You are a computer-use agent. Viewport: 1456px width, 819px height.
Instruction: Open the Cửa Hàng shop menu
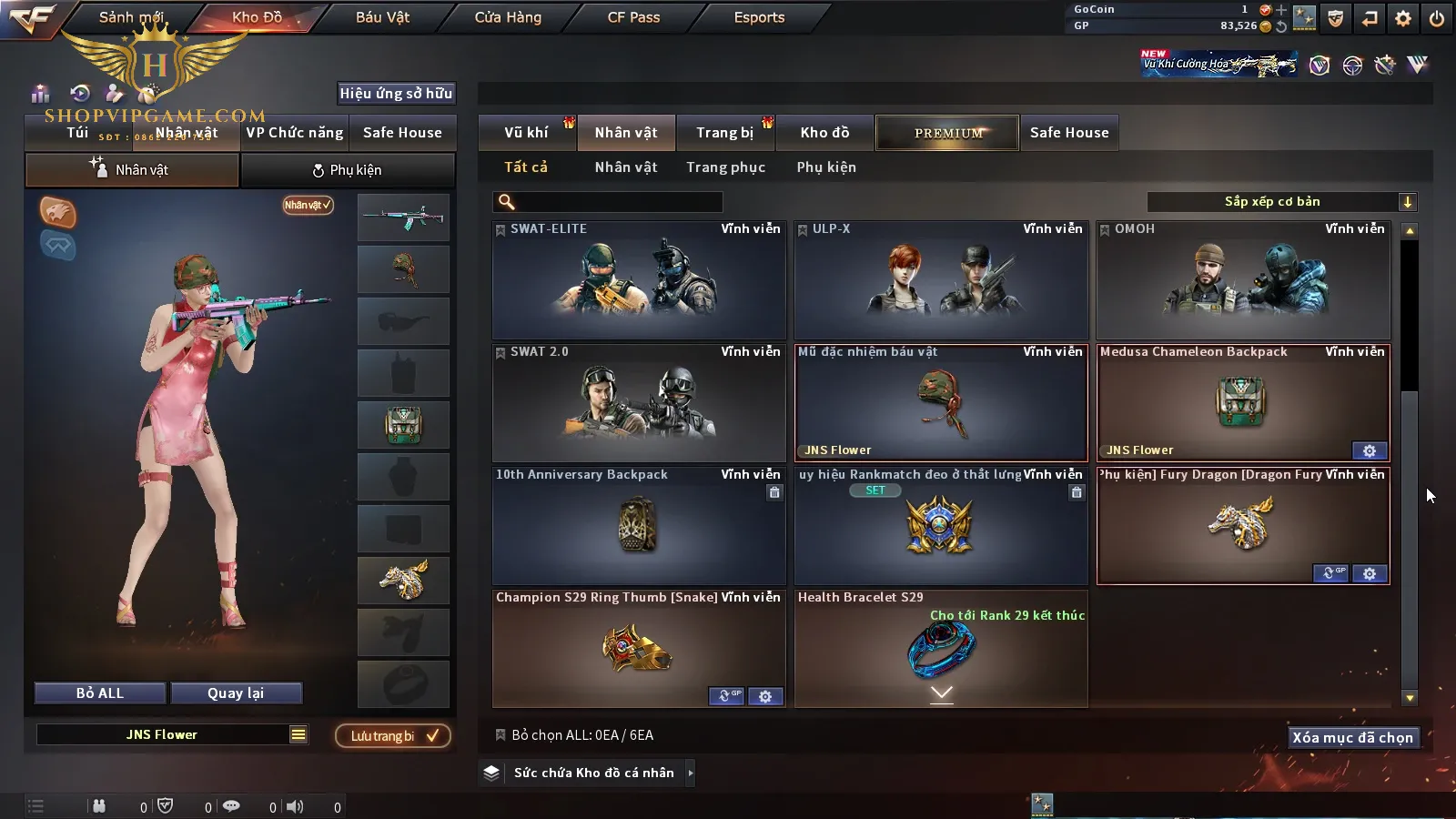[x=508, y=17]
